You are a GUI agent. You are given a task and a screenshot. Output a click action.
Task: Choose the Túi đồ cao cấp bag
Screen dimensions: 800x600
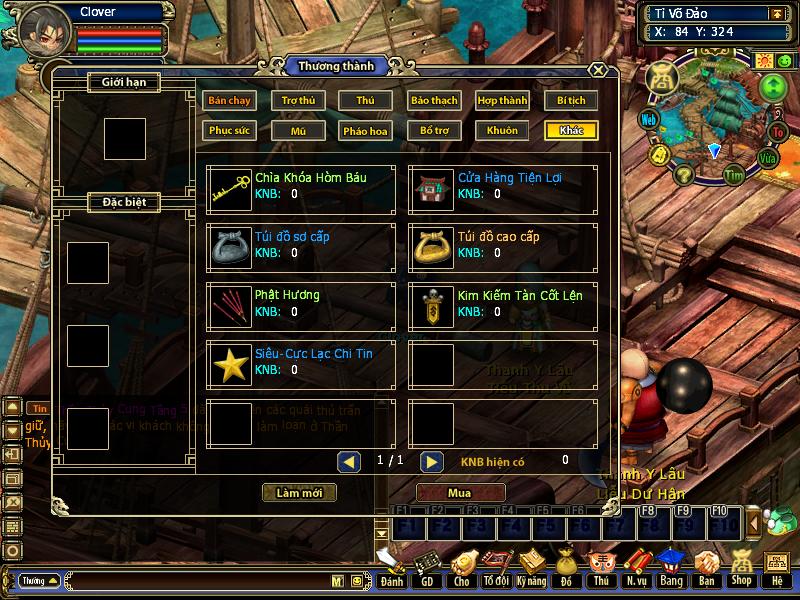[433, 245]
